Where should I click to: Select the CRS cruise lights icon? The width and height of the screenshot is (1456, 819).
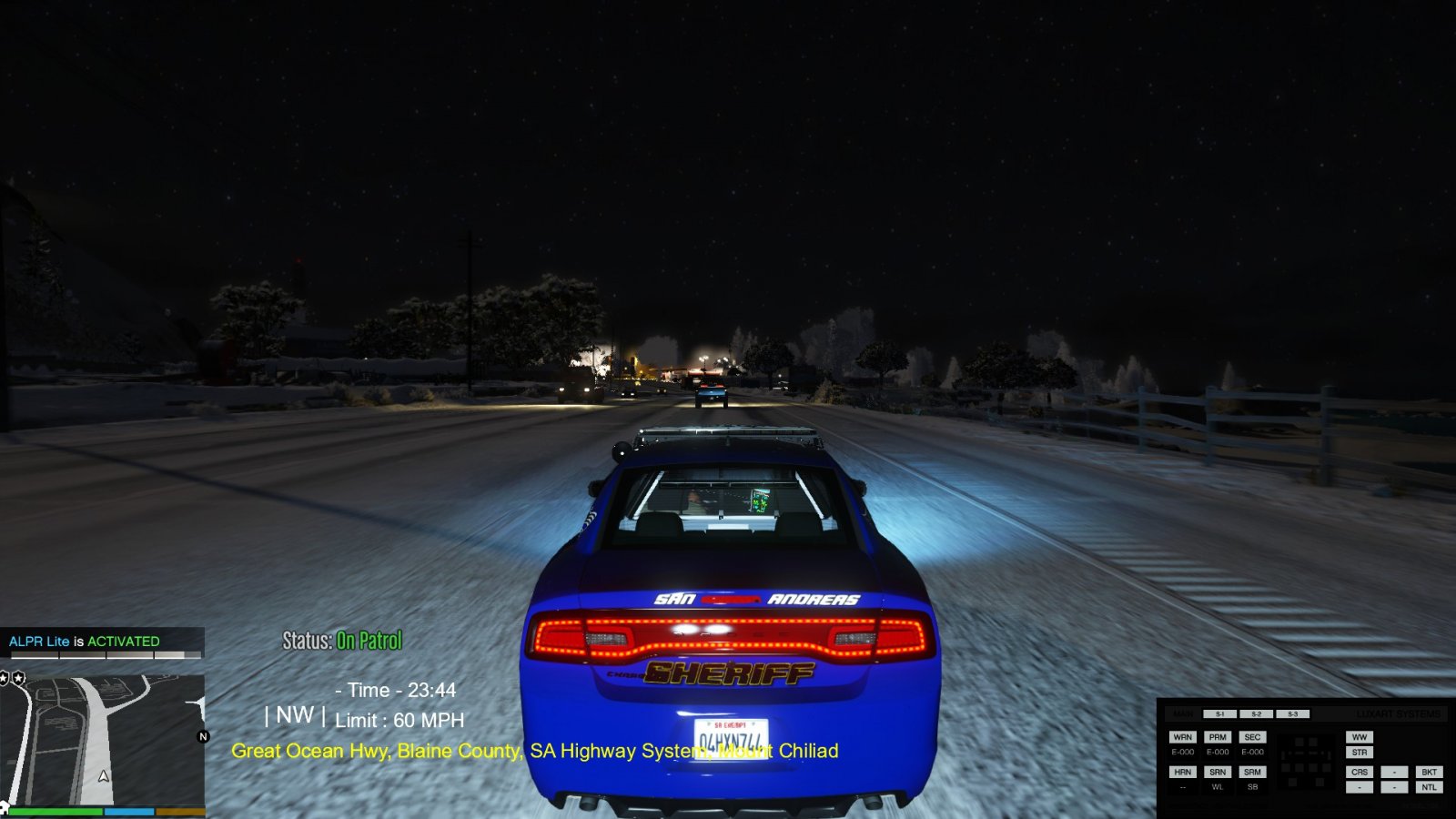tap(1360, 772)
